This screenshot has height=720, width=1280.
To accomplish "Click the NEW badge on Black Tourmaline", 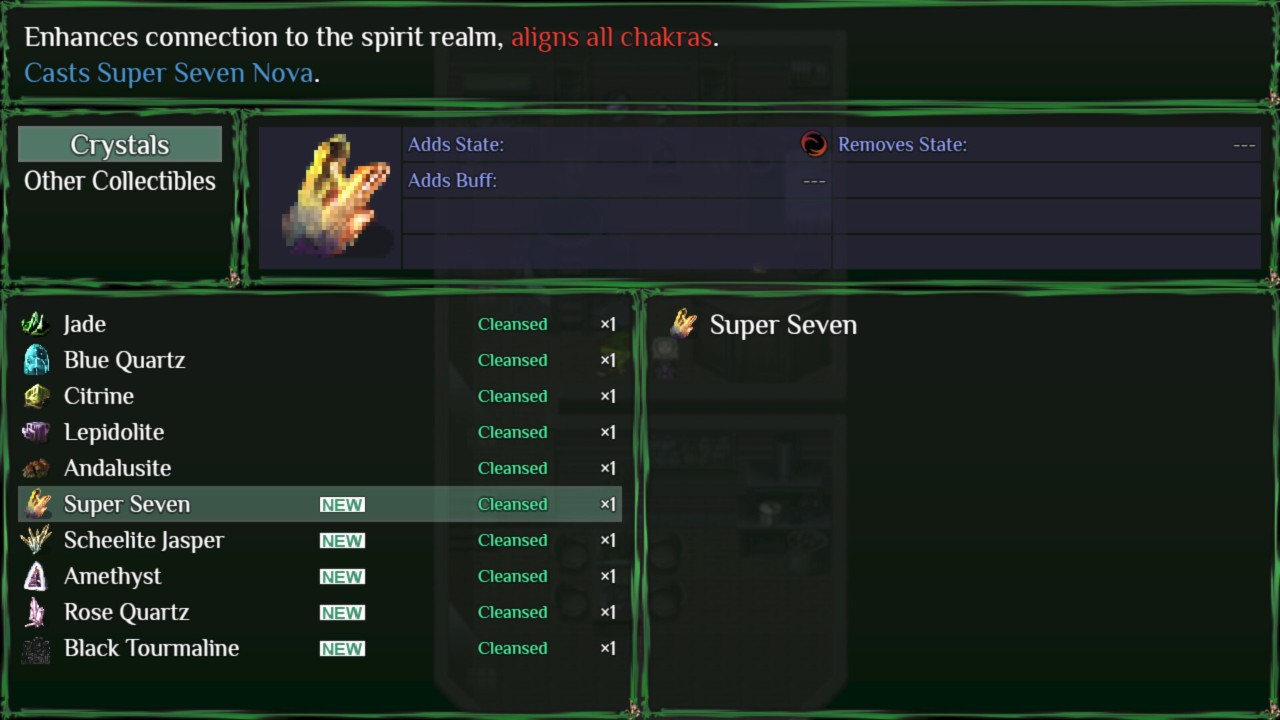I will coord(342,648).
